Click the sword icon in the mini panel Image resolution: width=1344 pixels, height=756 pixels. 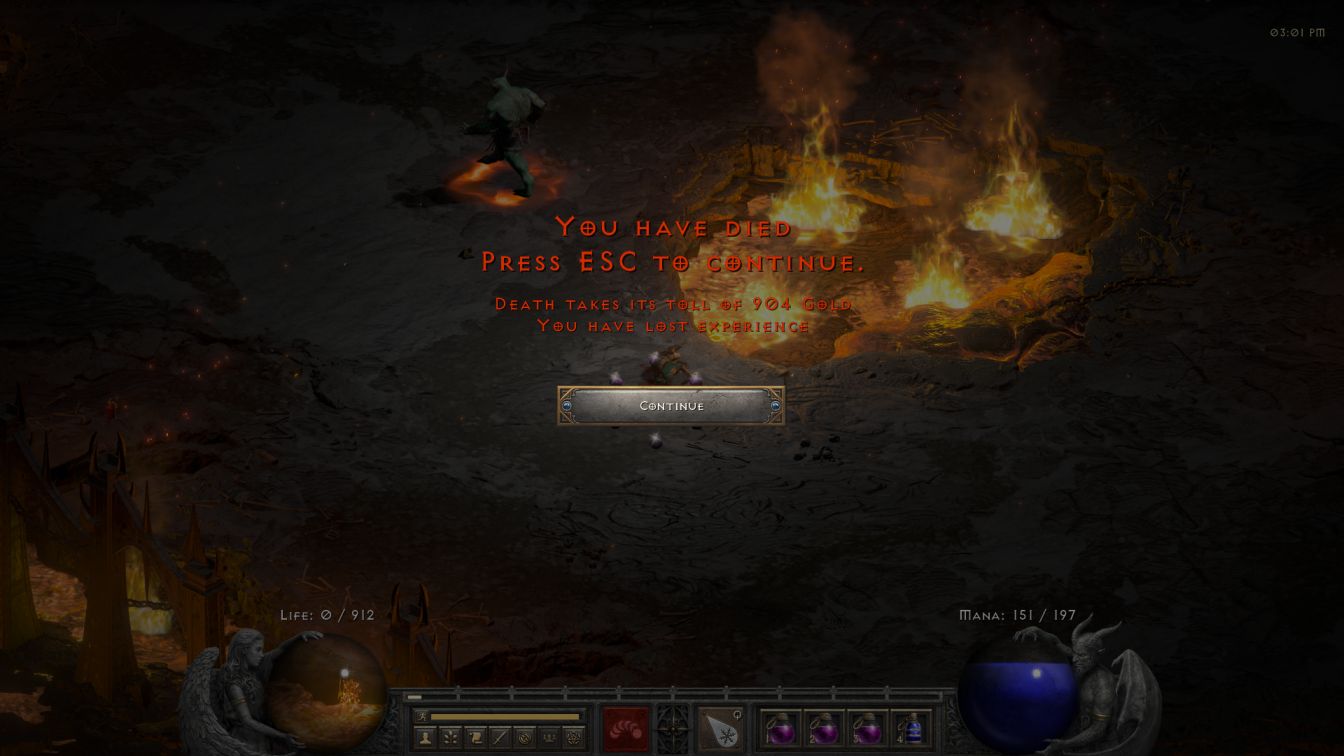502,738
